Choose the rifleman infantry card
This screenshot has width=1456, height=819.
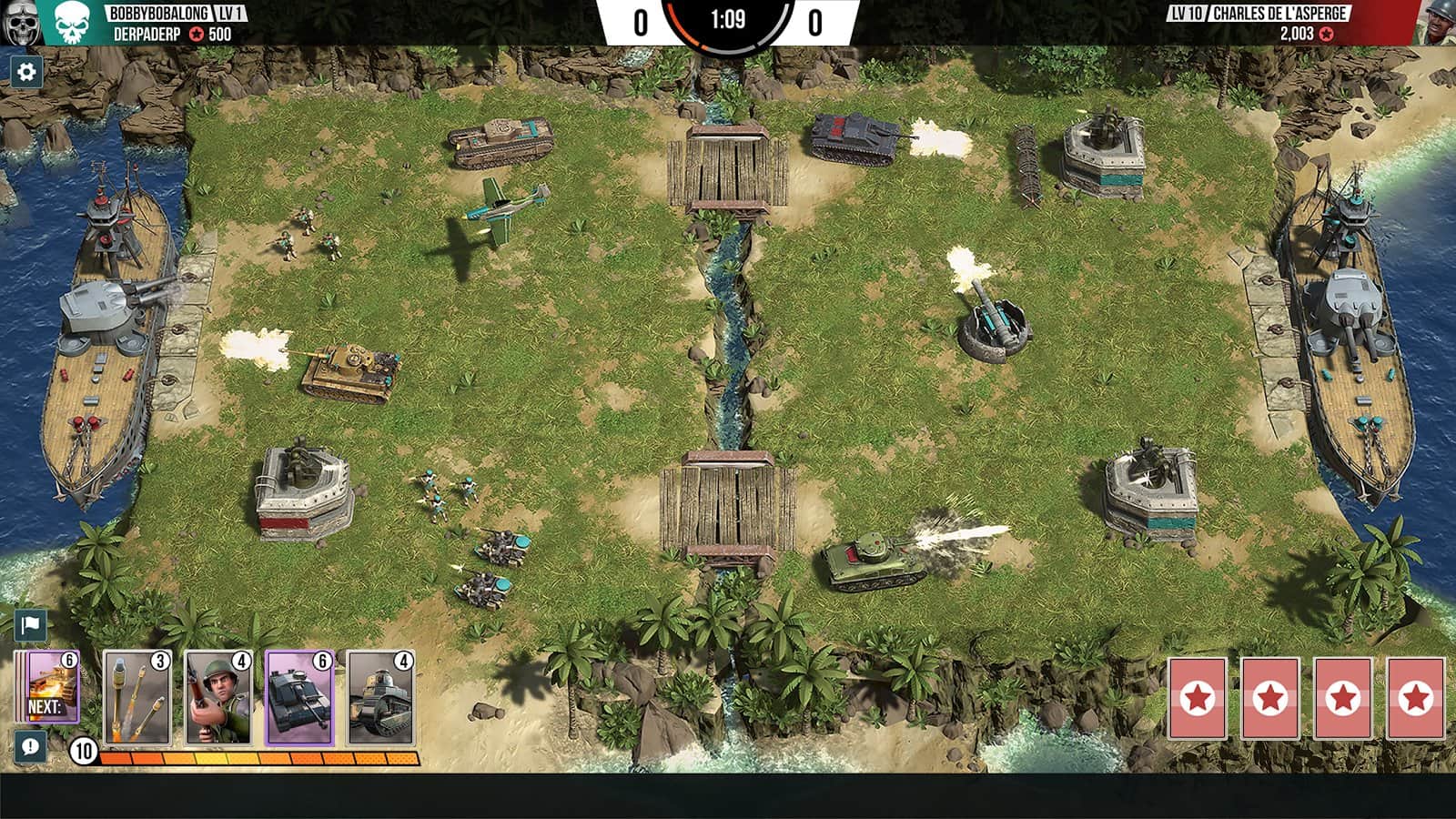coord(218,699)
